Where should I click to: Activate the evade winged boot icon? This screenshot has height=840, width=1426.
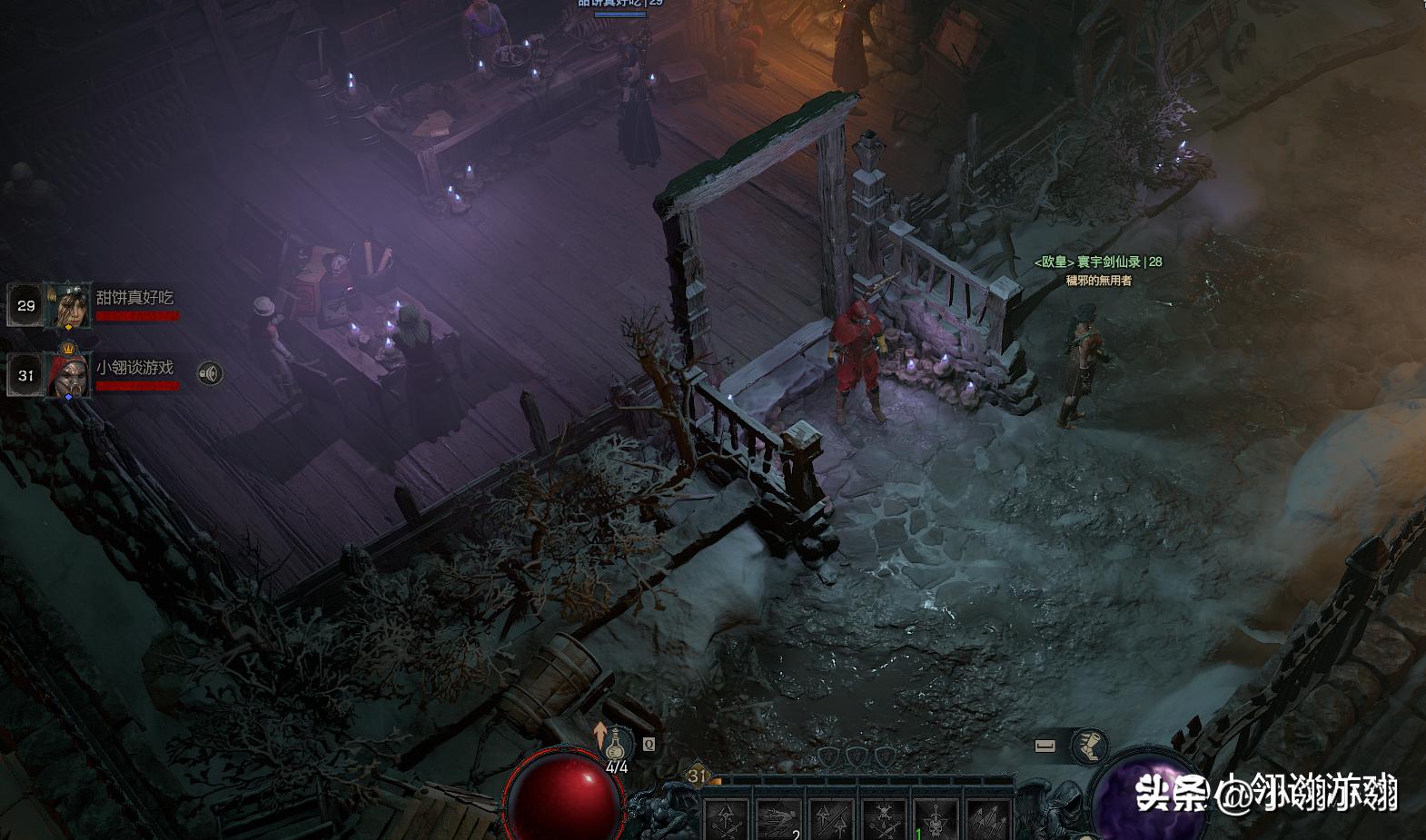(1089, 746)
